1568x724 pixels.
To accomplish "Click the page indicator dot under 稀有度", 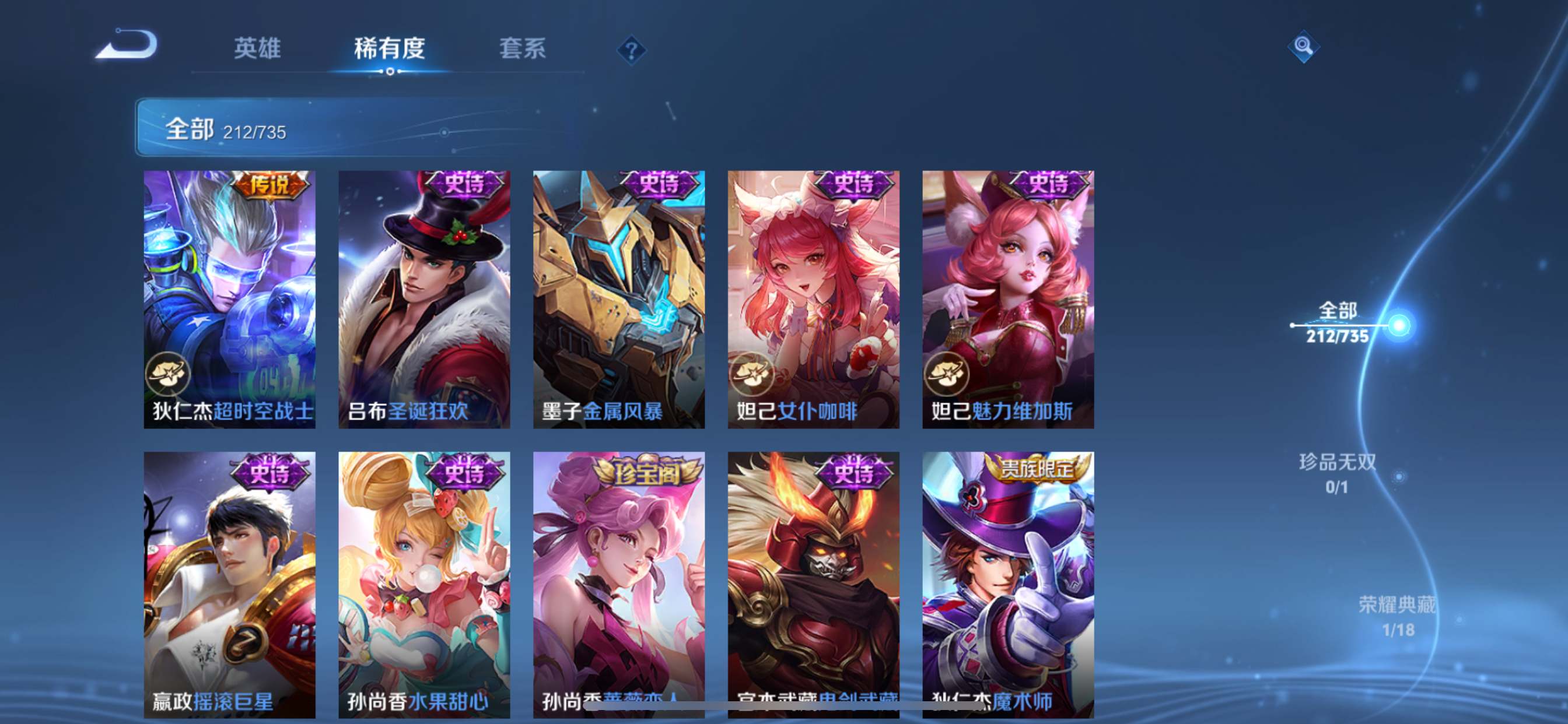I will [x=390, y=73].
